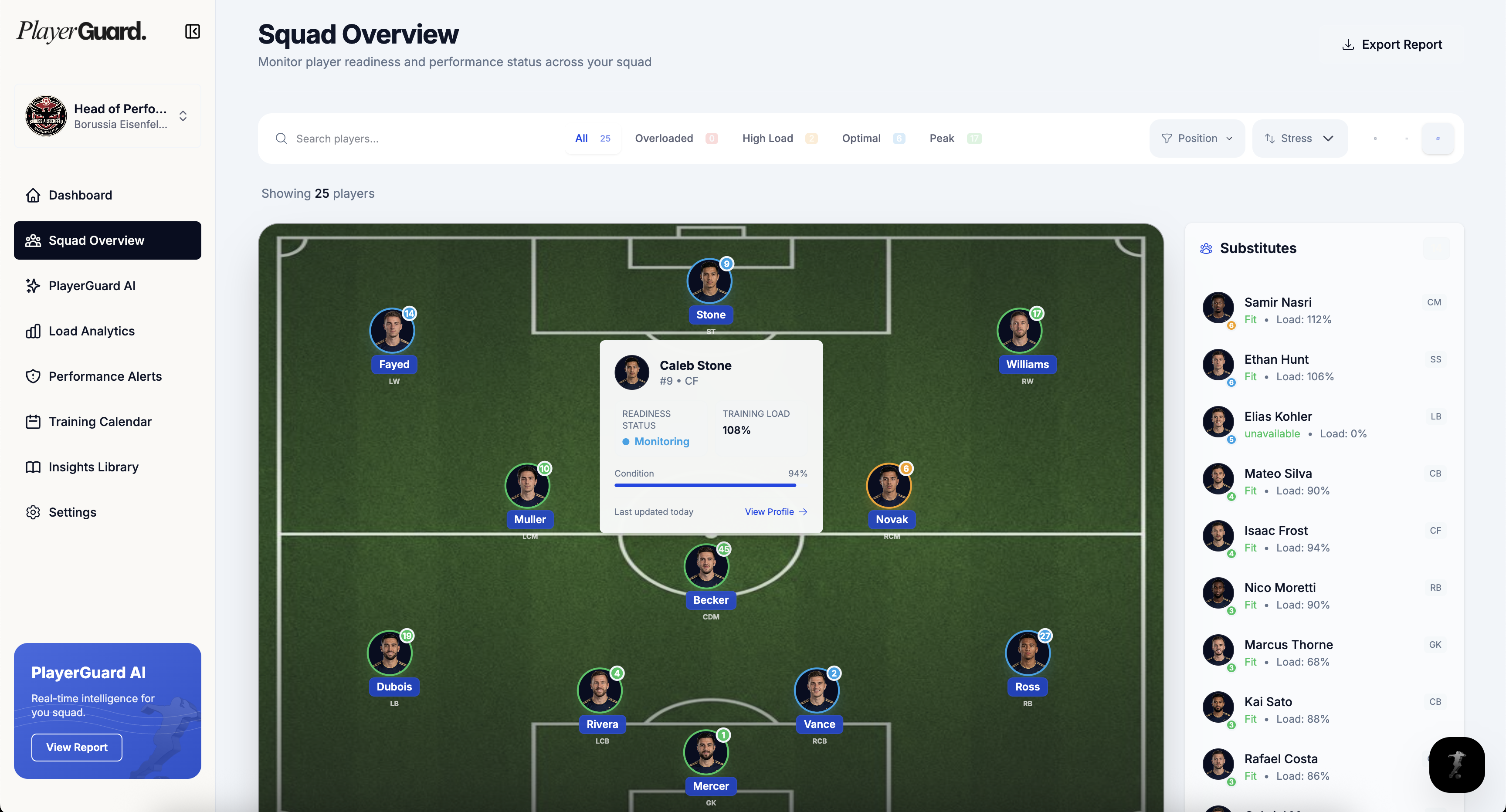The width and height of the screenshot is (1506, 812).
Task: Open the Dashboard from the sidebar
Action: pyautogui.click(x=79, y=195)
